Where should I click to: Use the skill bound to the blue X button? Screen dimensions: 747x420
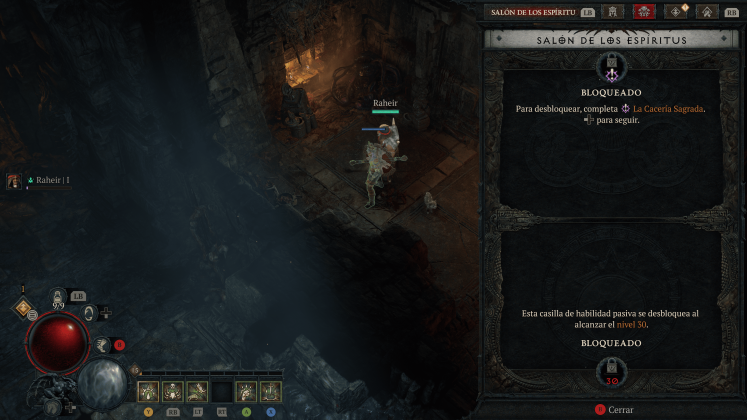click(x=270, y=391)
